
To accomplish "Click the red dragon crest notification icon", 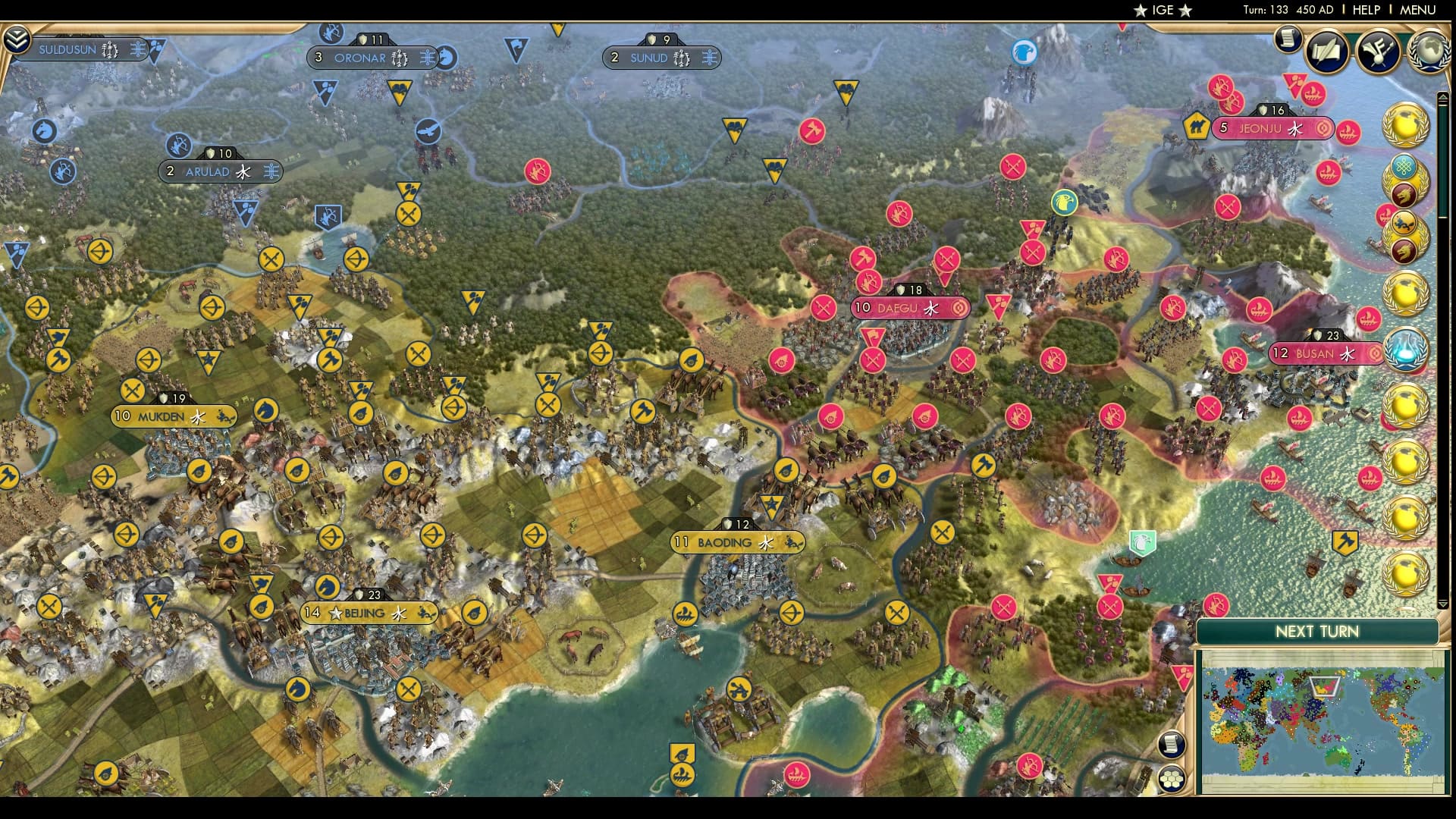I will [x=1404, y=194].
